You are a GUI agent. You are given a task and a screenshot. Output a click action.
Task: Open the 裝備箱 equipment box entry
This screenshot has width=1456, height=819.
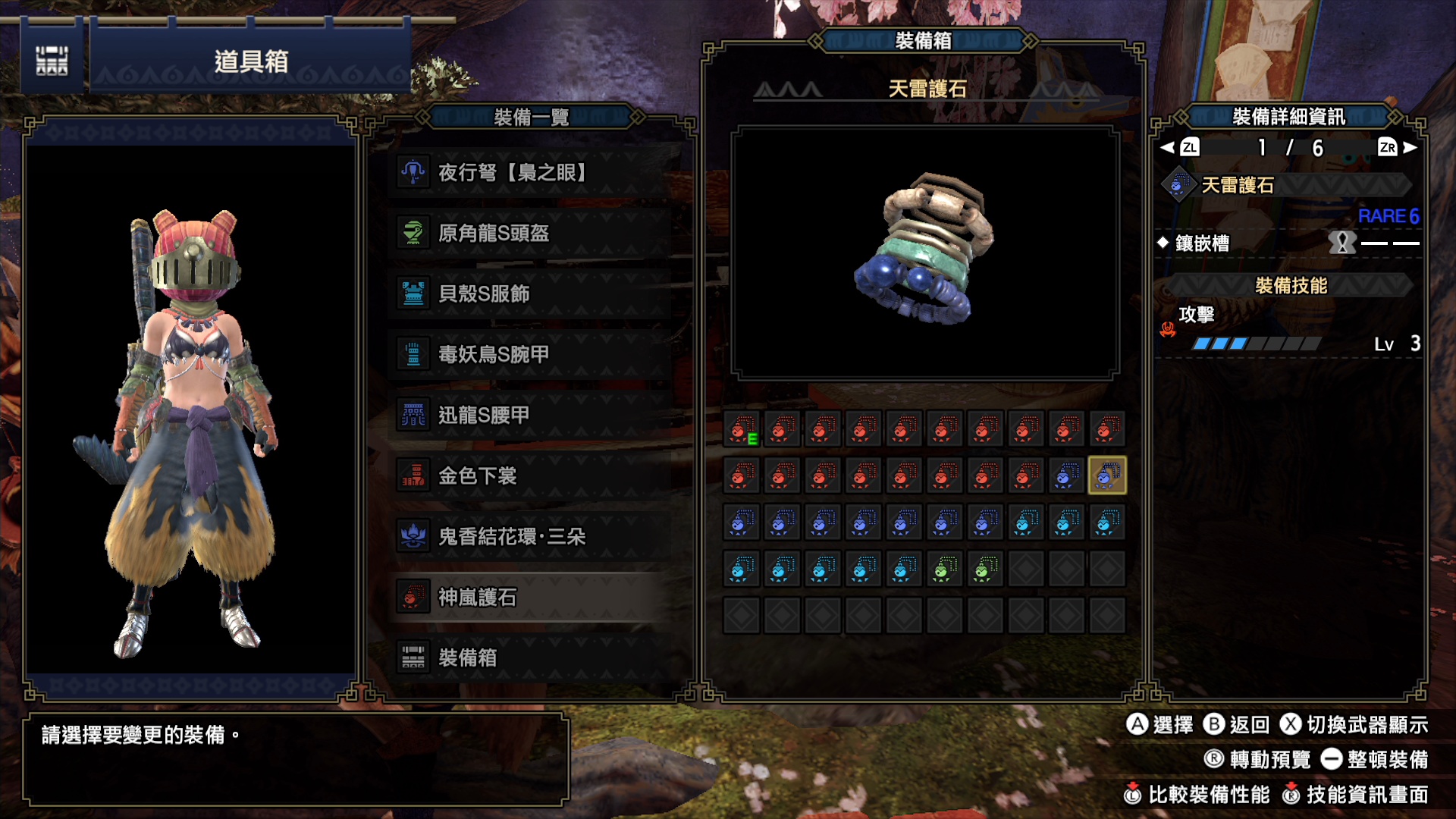click(531, 657)
